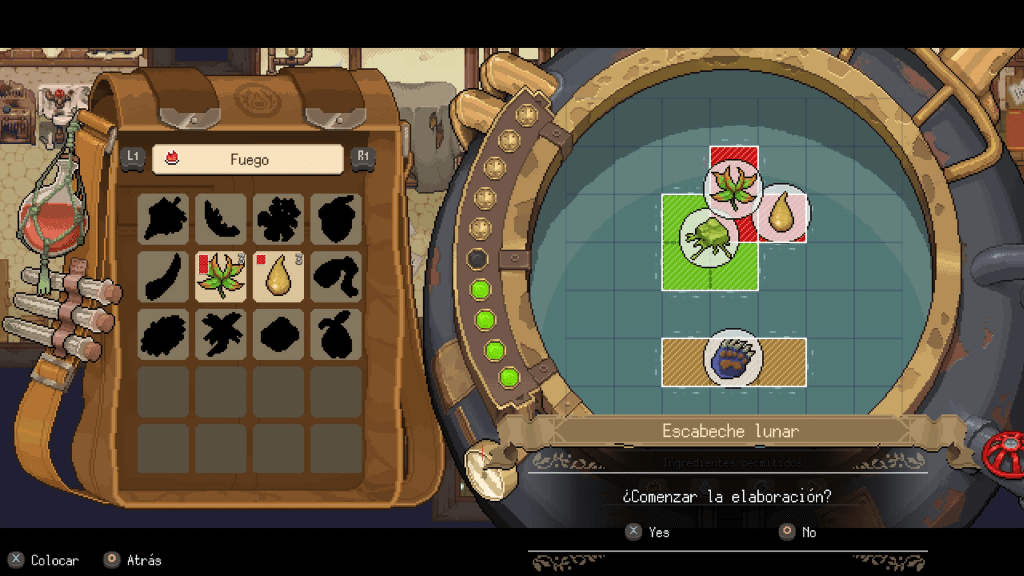Pick the red-leaf ingredient in the backpack
This screenshot has height=576, width=1024.
pos(221,277)
